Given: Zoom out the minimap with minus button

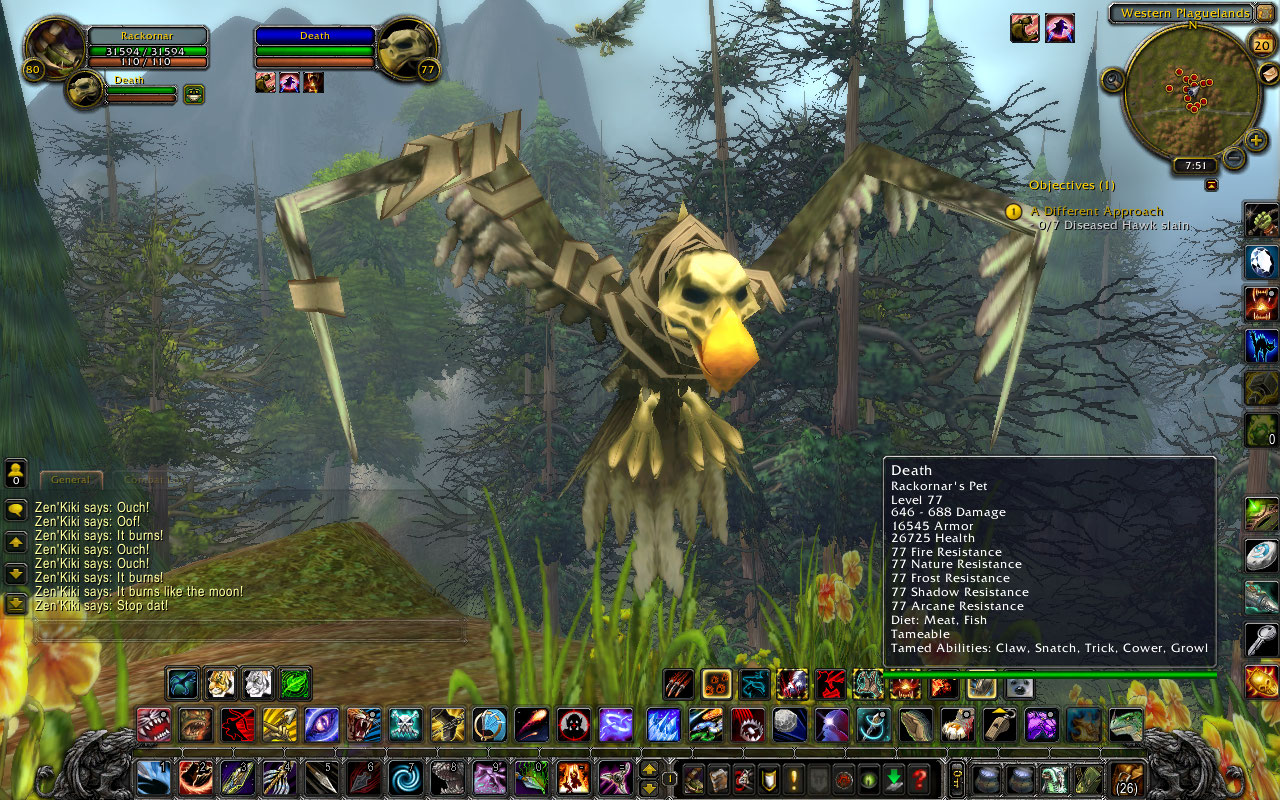Looking at the screenshot, I should coord(1235,158).
